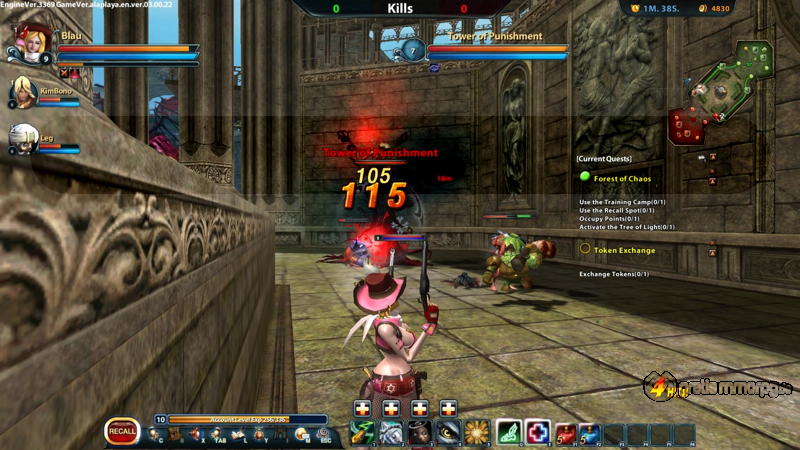Viewport: 800px width, 450px height.
Task: Activate the crescent moon eye skill
Action: click(448, 432)
